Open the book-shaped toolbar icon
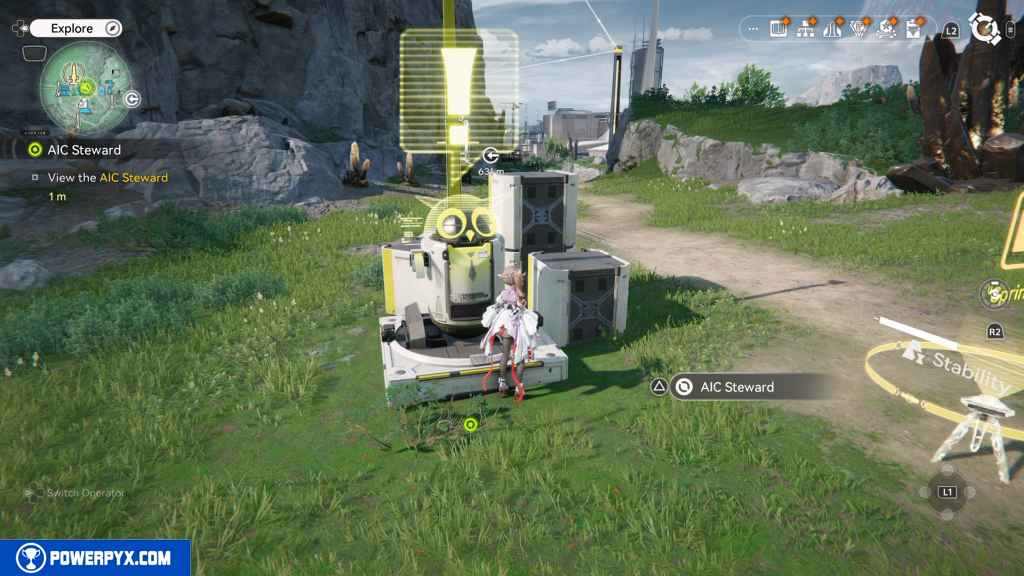The width and height of the screenshot is (1024, 576). tap(779, 29)
